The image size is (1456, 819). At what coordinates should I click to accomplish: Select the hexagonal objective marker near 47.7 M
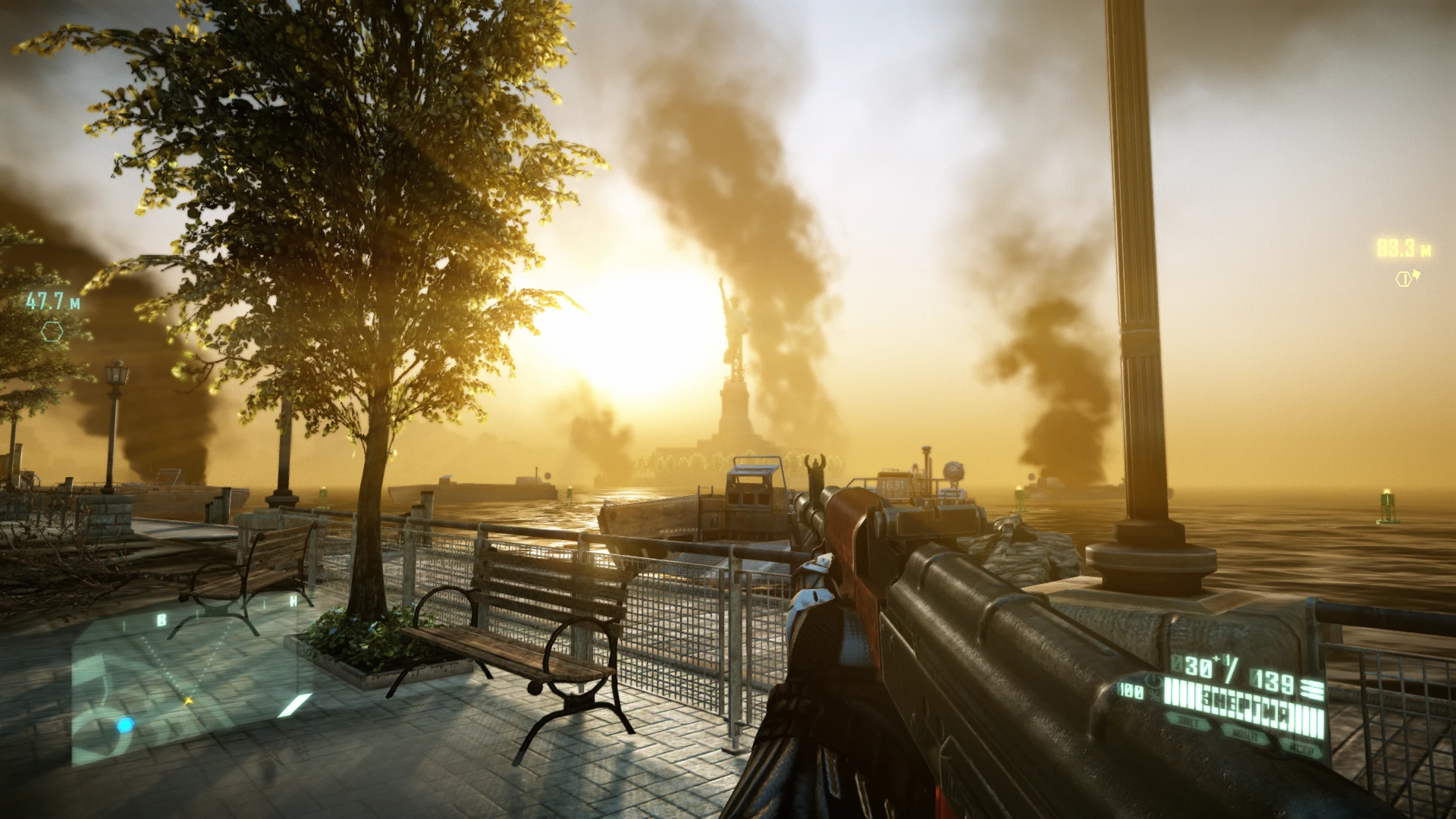click(52, 332)
